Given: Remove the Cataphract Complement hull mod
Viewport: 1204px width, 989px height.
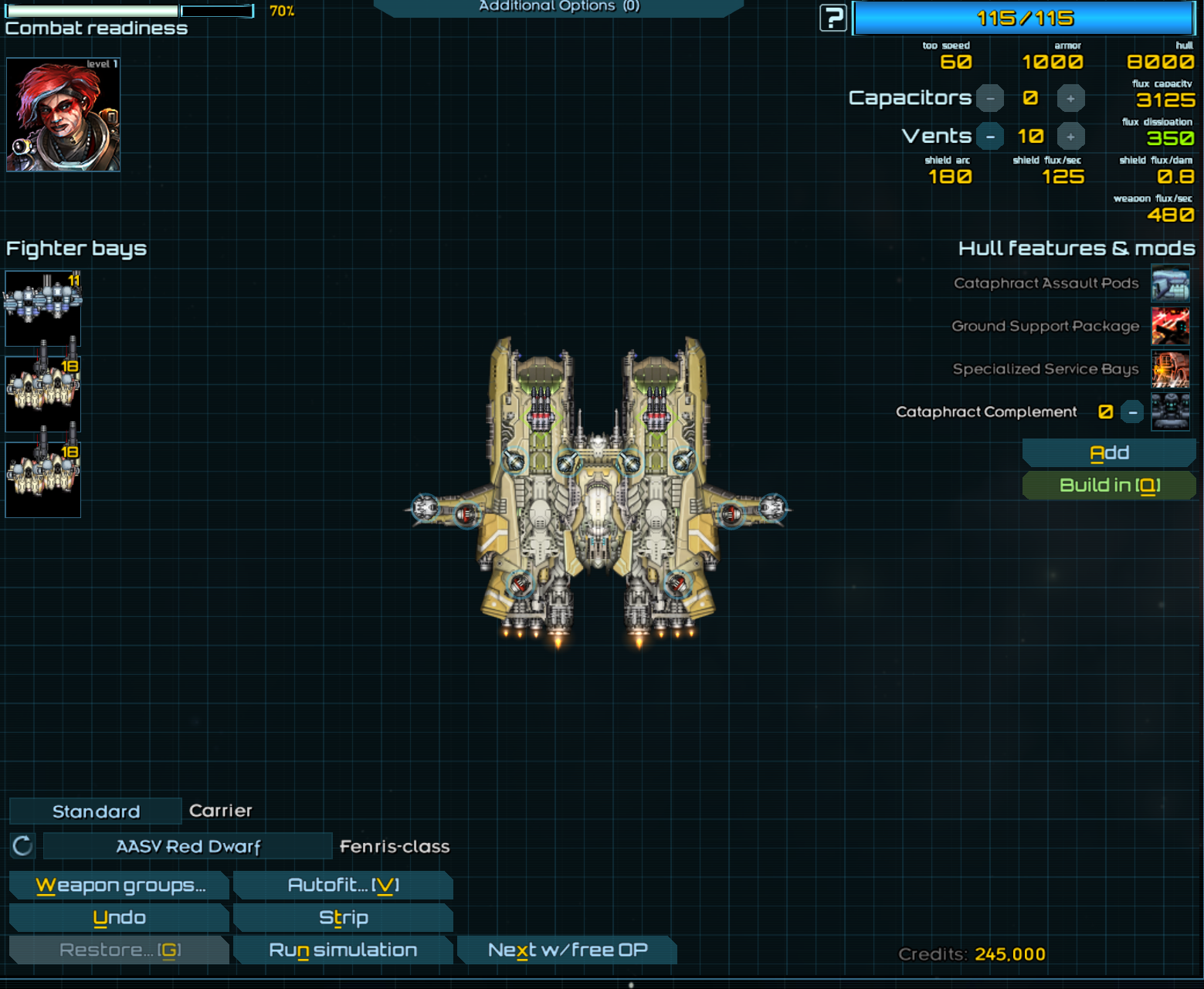Looking at the screenshot, I should pyautogui.click(x=1132, y=412).
